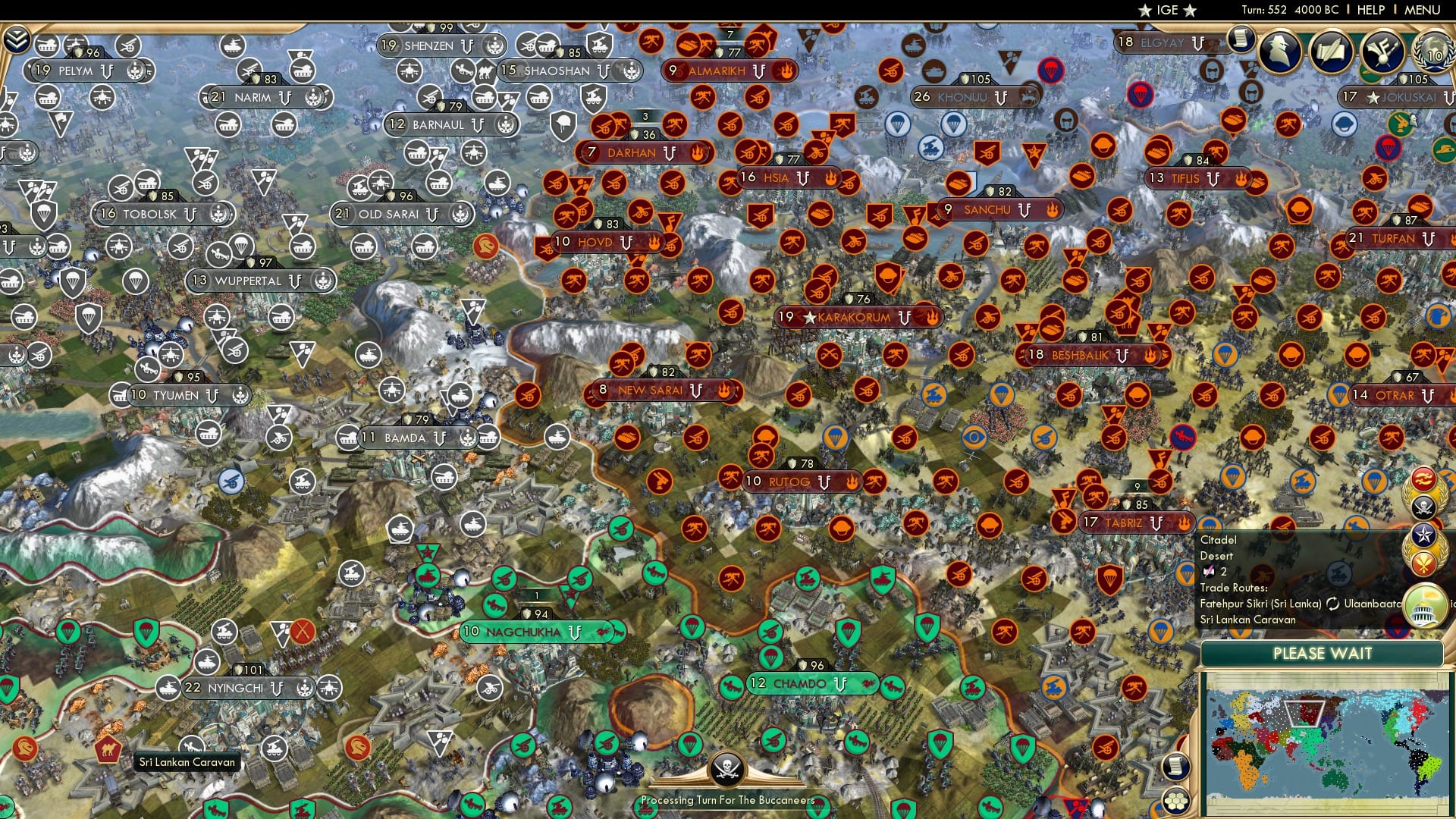Open the Espionage overview spy icon
The width and height of the screenshot is (1456, 819).
click(x=1280, y=50)
